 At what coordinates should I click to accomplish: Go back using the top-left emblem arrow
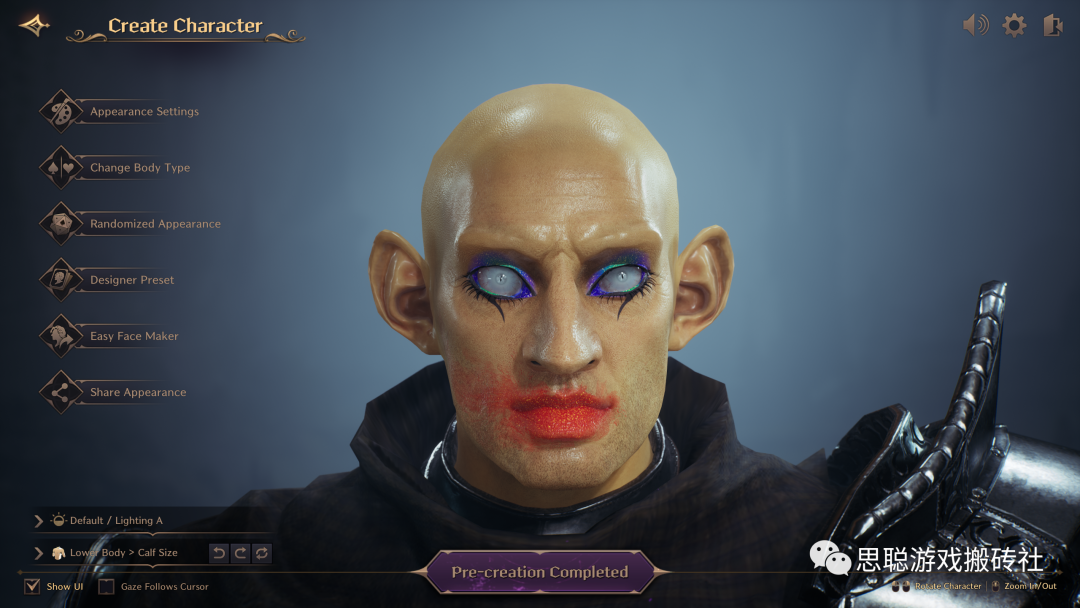tap(34, 25)
